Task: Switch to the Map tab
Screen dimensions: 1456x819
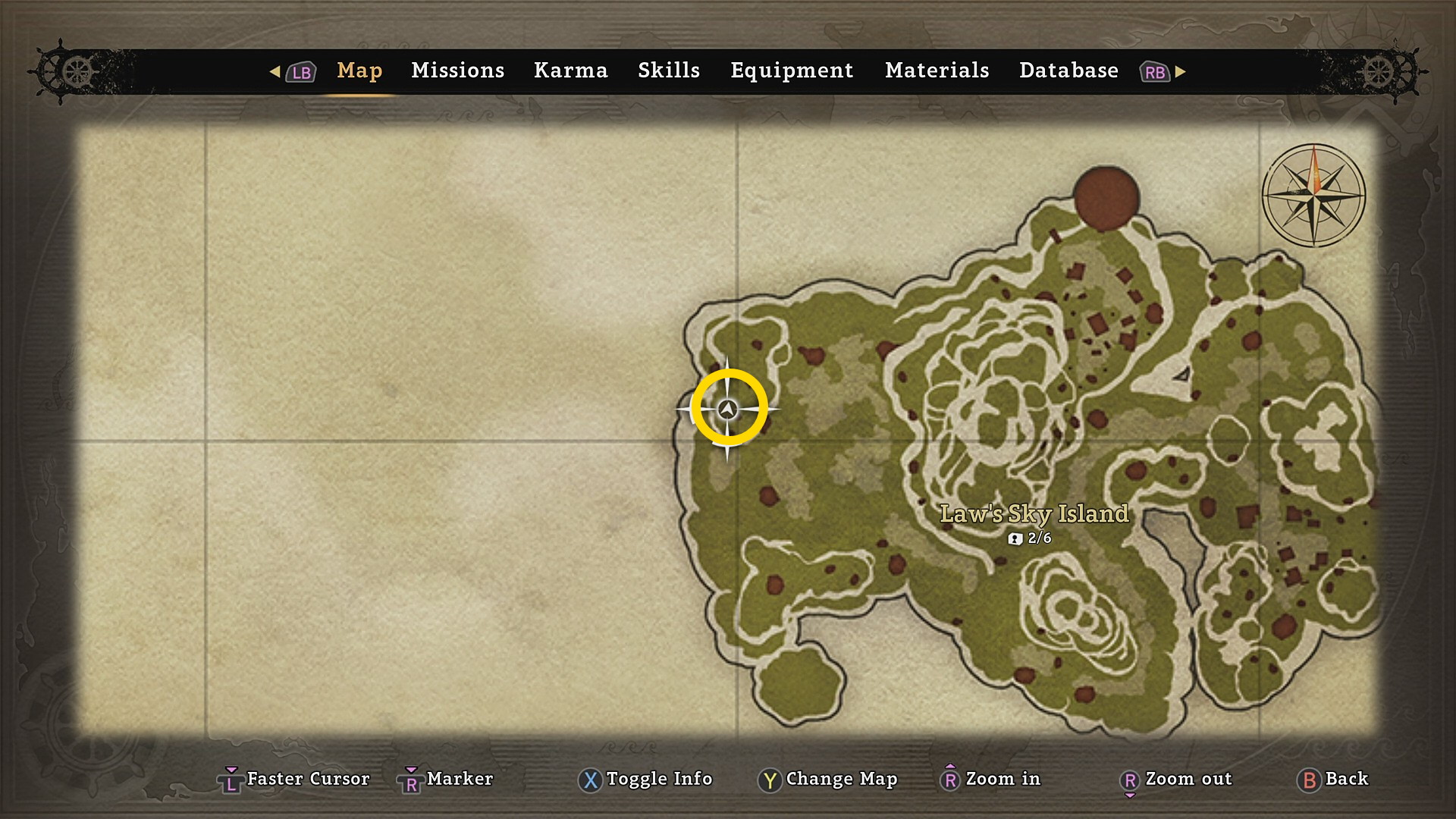Action: click(x=359, y=71)
